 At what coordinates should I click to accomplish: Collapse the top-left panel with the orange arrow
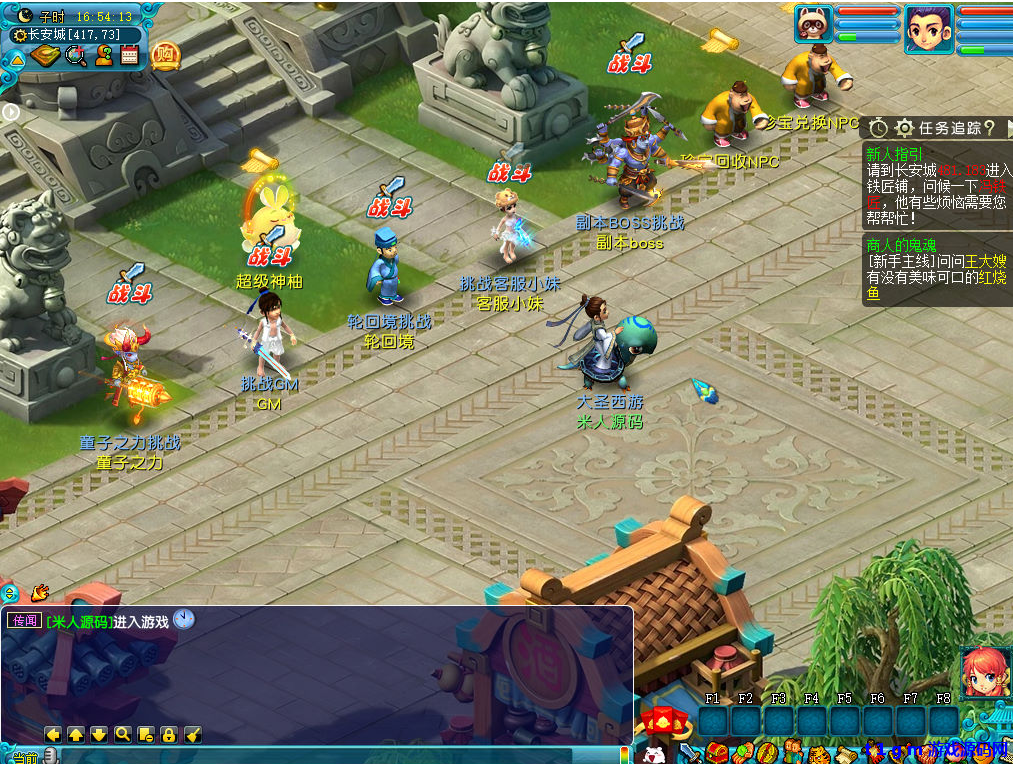pyautogui.click(x=17, y=60)
